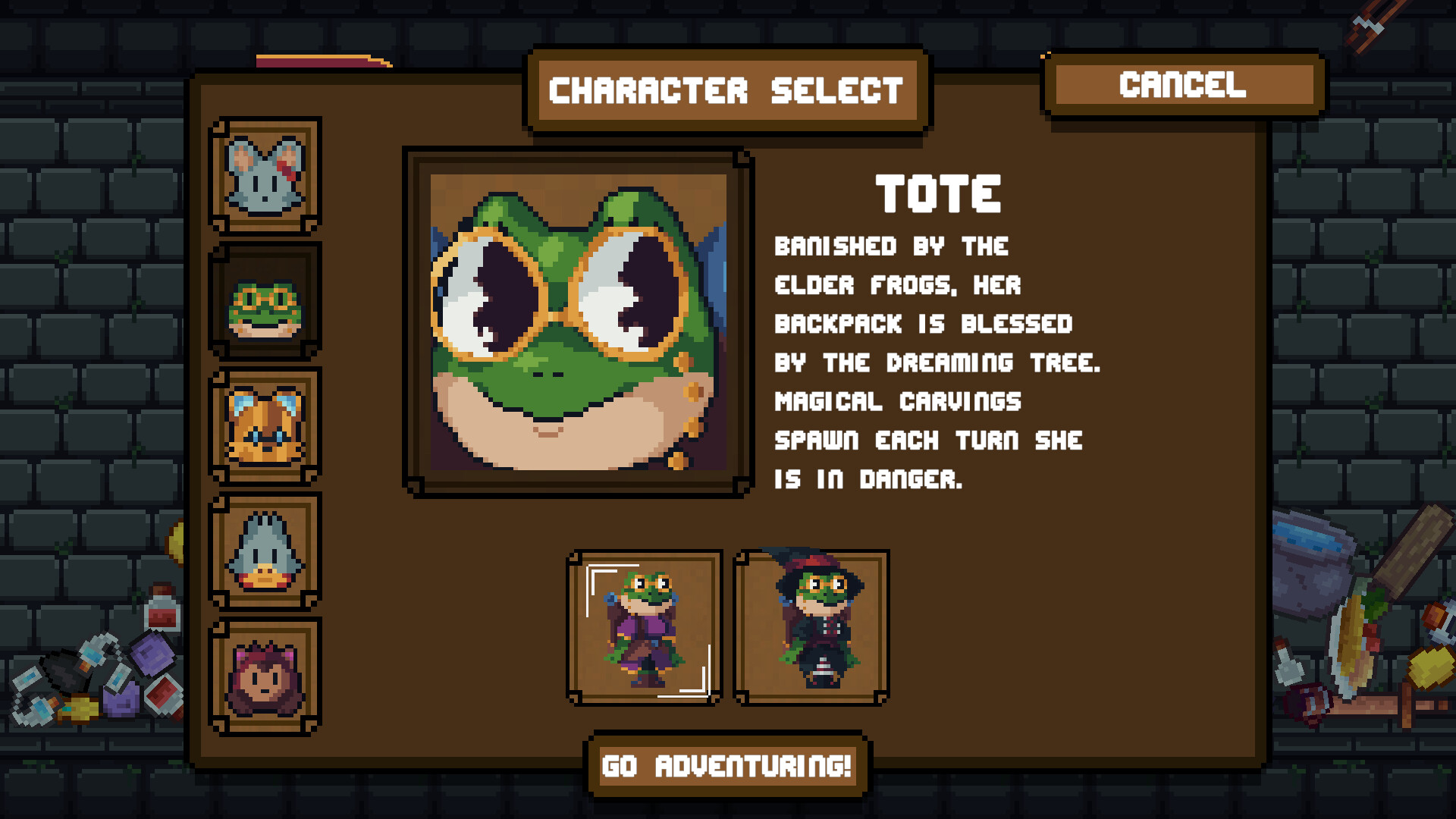Click the red progress bar at top-left
The height and width of the screenshot is (819, 1456).
[318, 59]
